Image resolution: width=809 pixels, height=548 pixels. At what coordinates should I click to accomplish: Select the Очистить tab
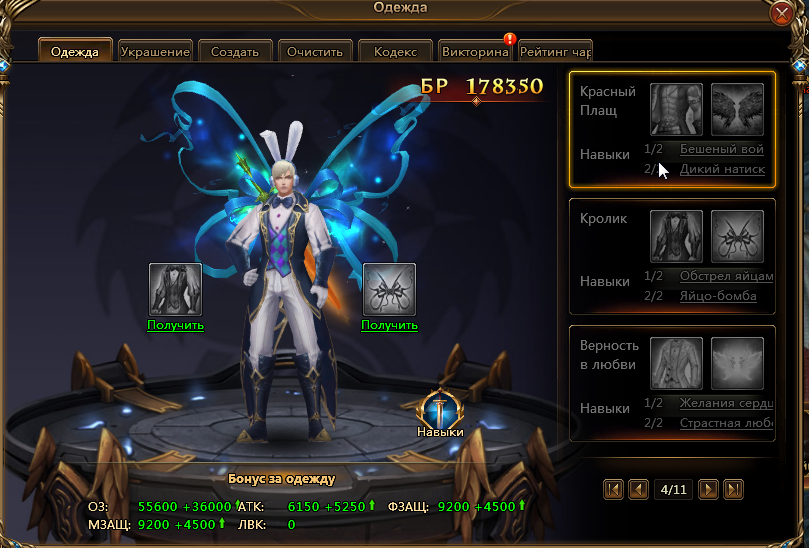click(314, 51)
